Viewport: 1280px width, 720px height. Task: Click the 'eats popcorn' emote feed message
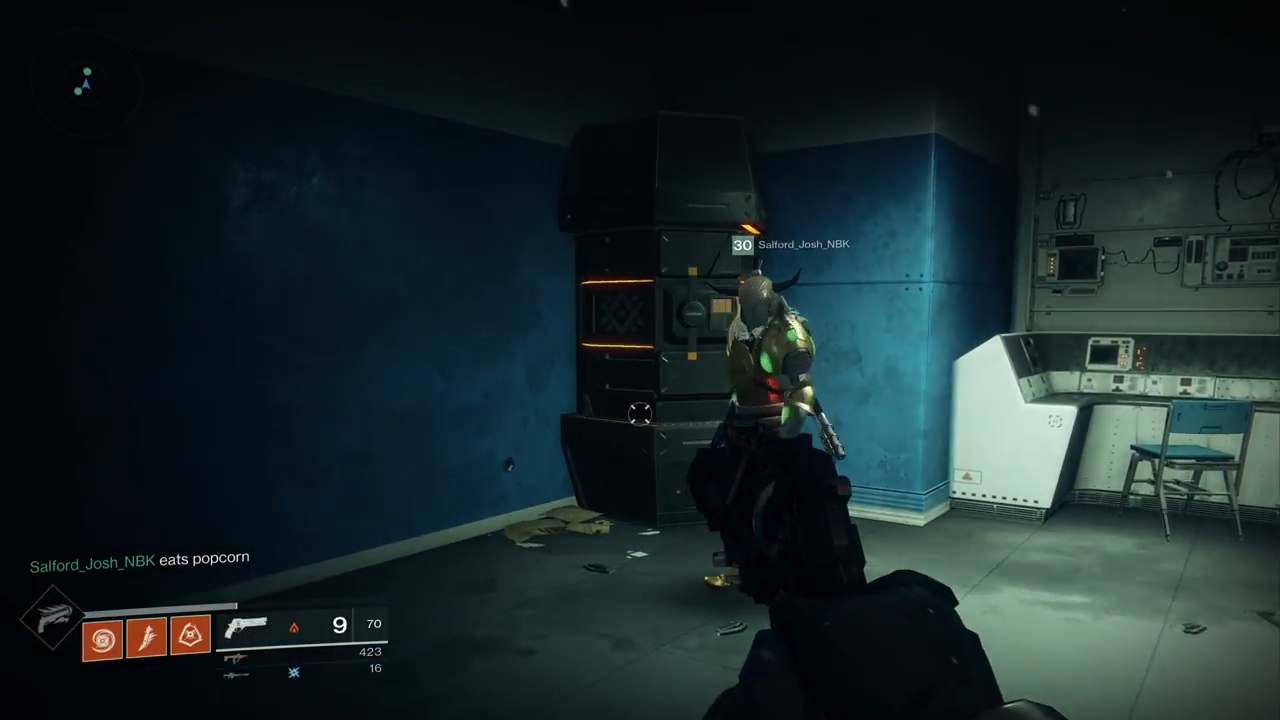coord(140,561)
